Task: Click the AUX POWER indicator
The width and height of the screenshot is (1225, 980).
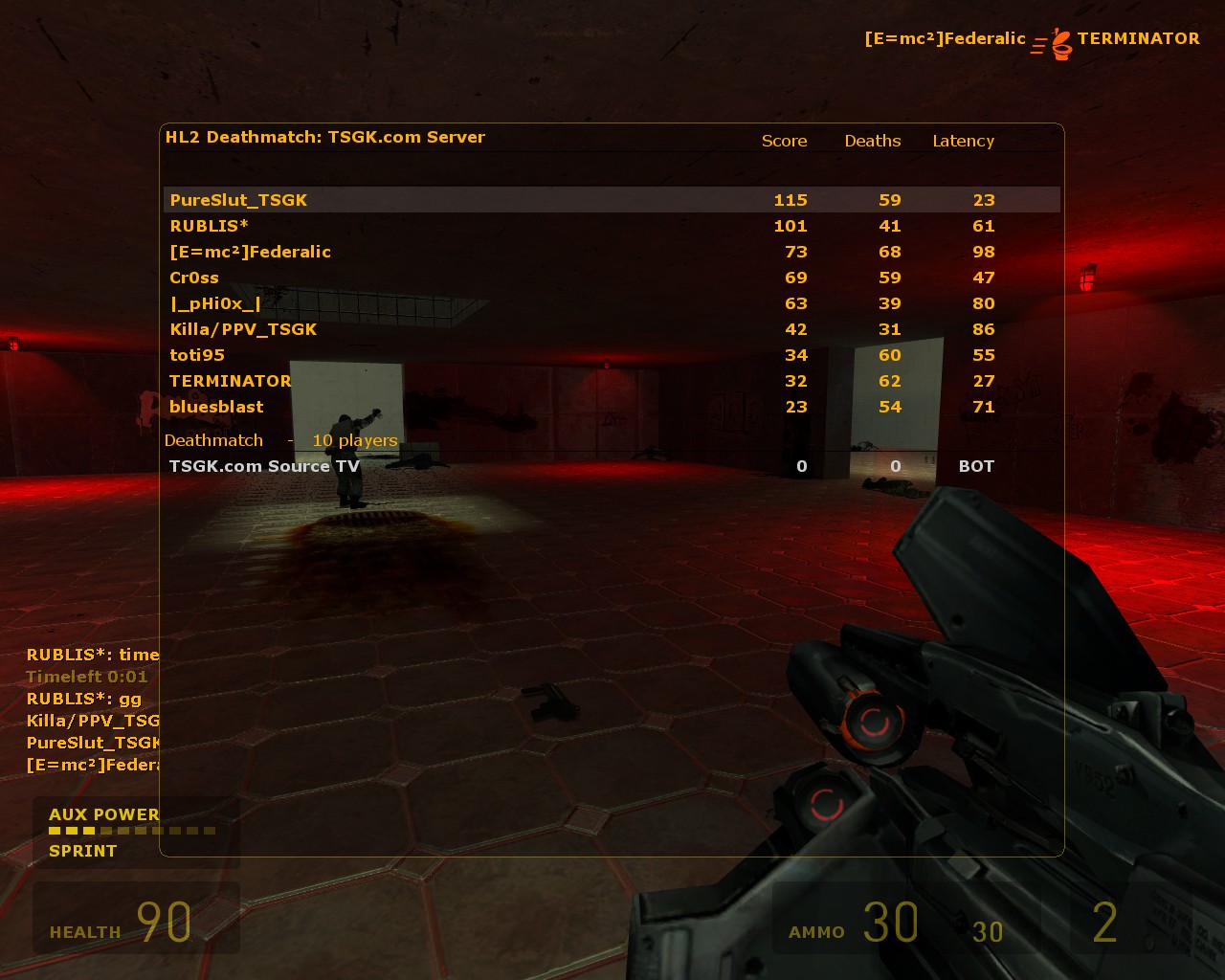Action: 105,814
